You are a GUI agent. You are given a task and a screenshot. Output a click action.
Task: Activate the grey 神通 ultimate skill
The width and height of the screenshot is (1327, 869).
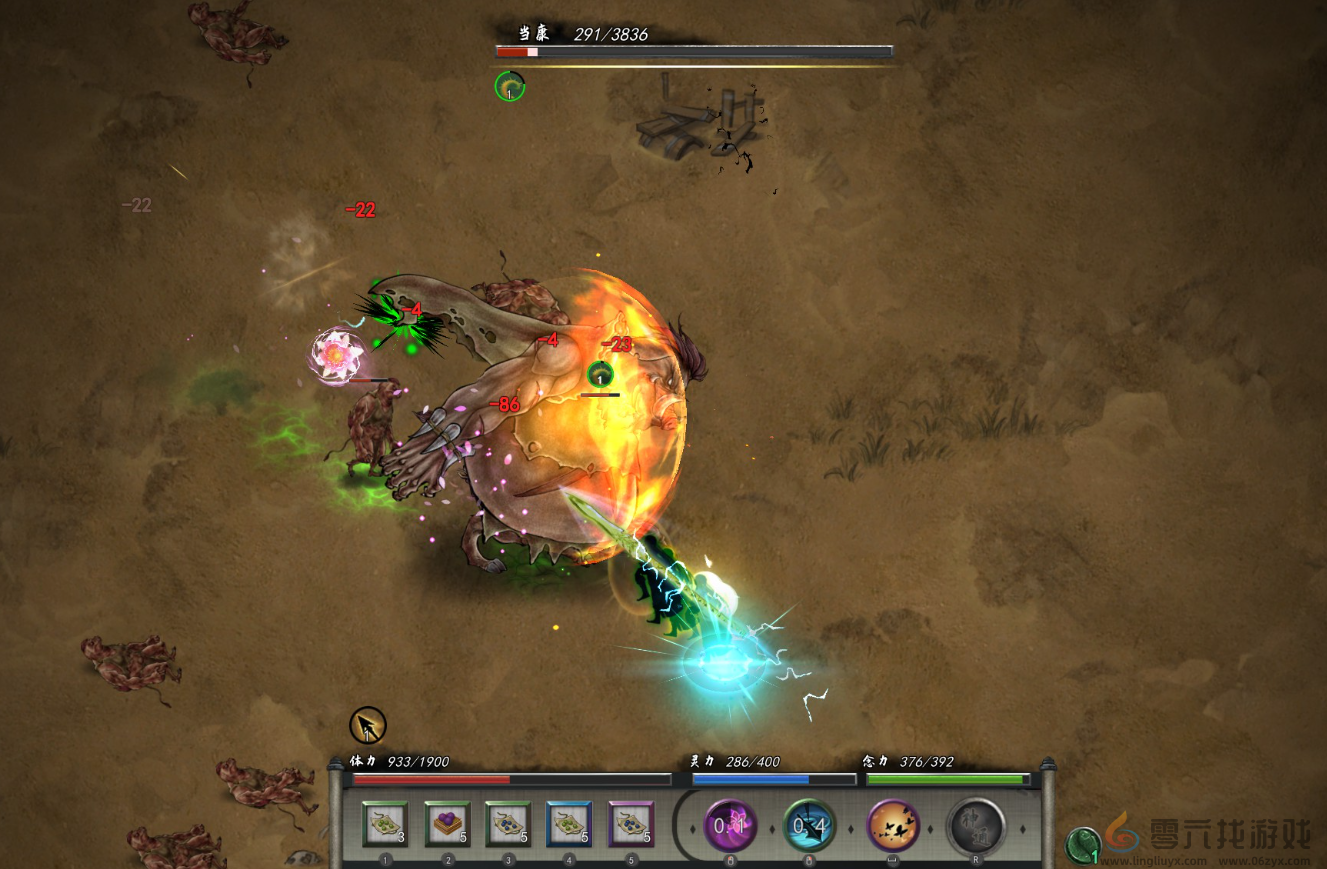point(975,826)
